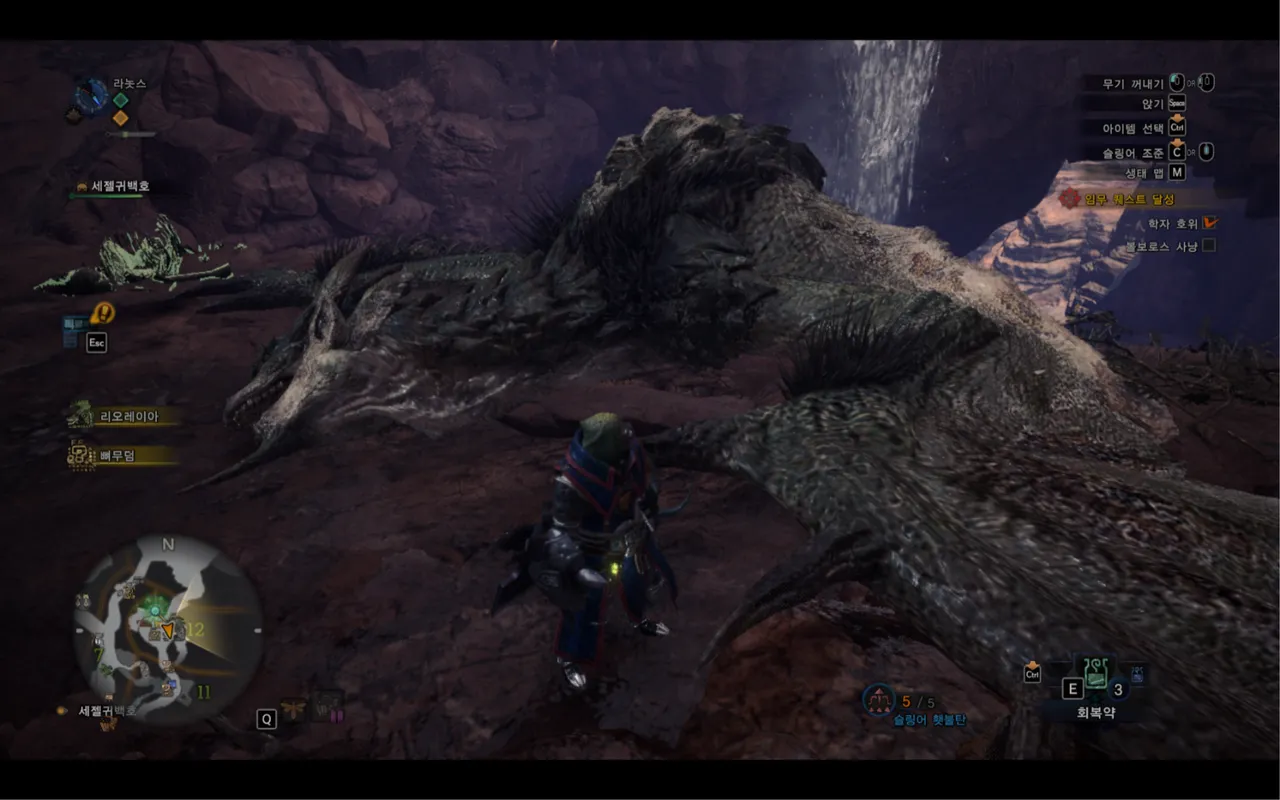Screen dimensions: 1280x800
Task: Open the yellow exclamation notification icon
Action: pos(102,313)
